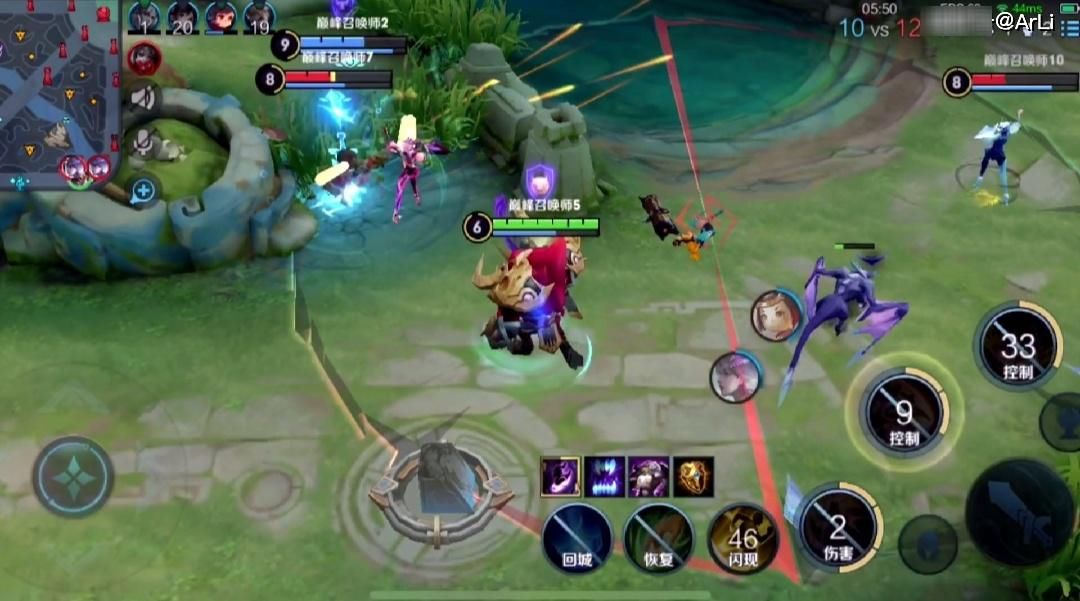Click the red-haired teammate portrait

(x=221, y=17)
